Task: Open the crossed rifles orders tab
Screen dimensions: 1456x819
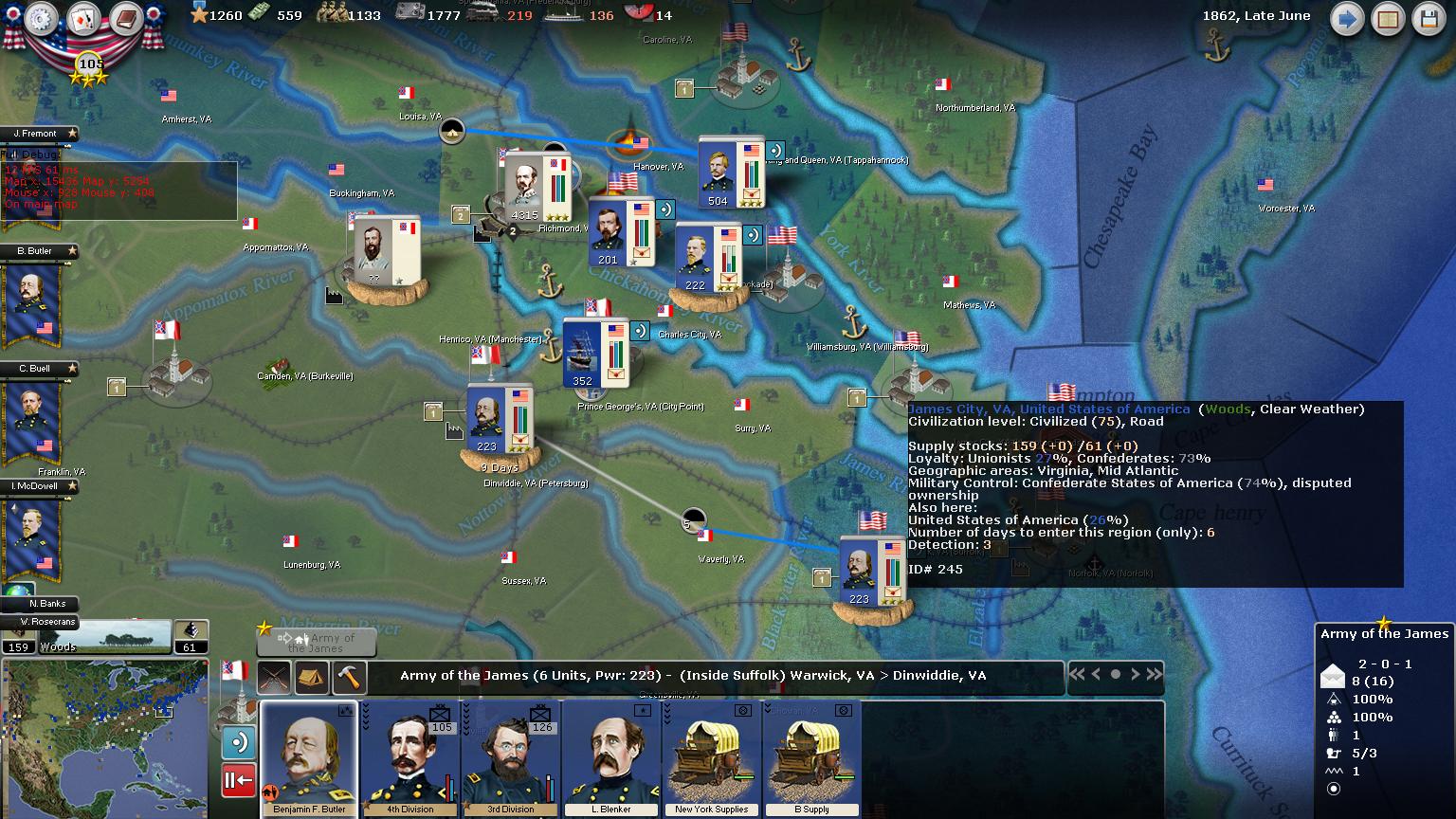Action: tap(274, 677)
